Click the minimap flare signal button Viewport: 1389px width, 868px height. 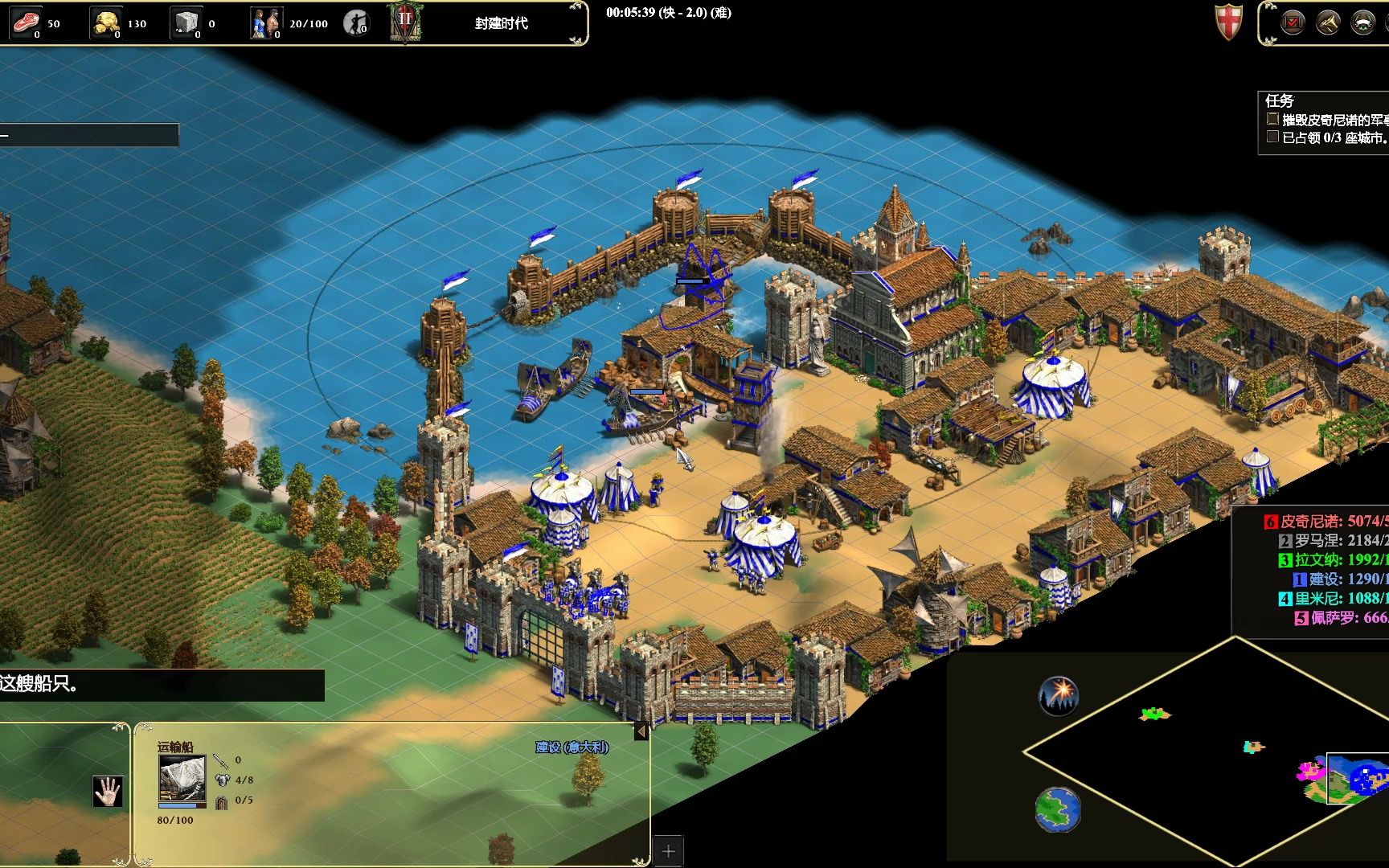pos(1058,695)
